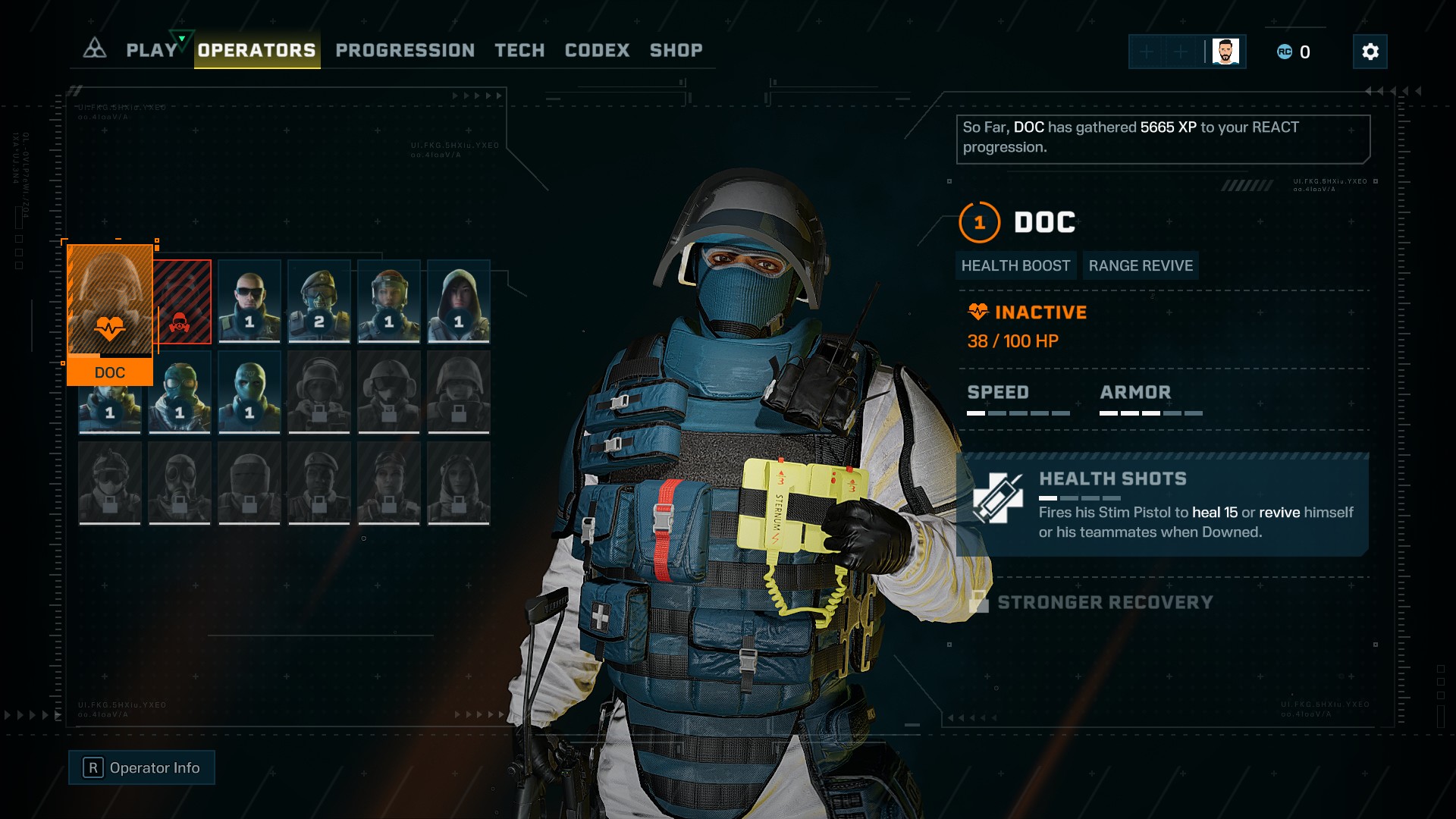Image resolution: width=1456 pixels, height=819 pixels.
Task: Click the REACT logo icon
Action: (95, 49)
